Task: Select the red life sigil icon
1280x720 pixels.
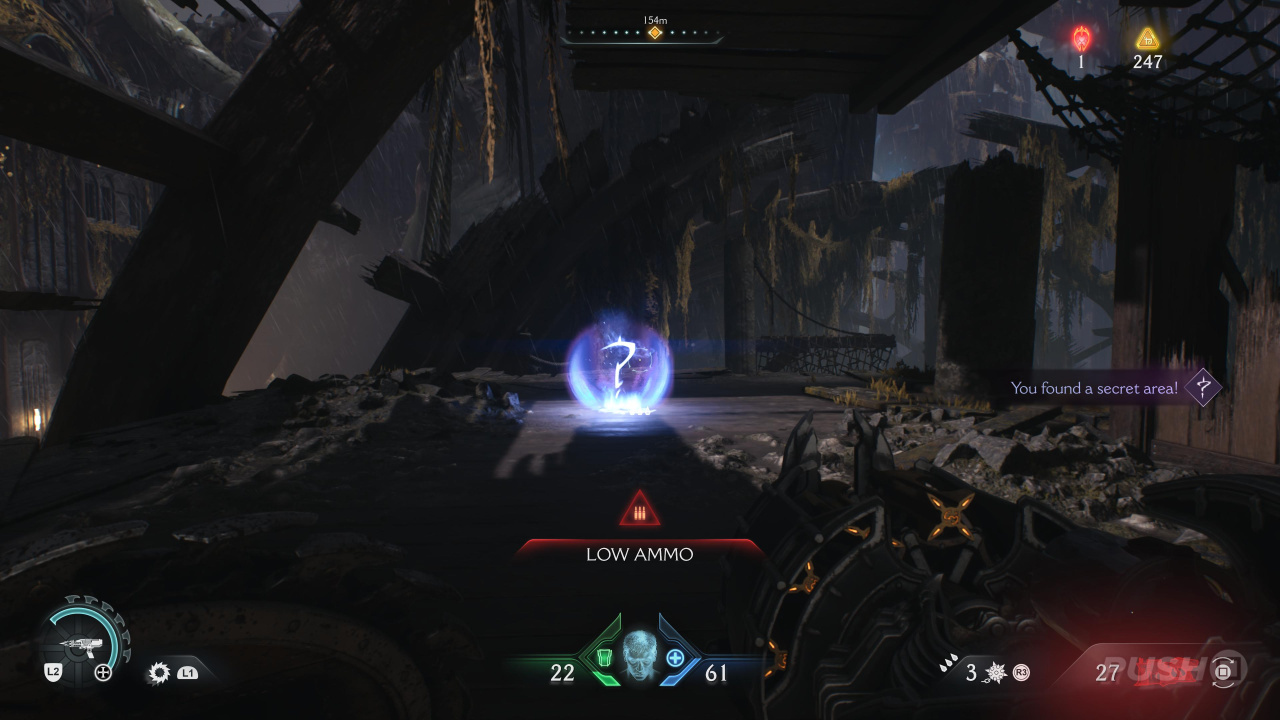Action: (1081, 38)
